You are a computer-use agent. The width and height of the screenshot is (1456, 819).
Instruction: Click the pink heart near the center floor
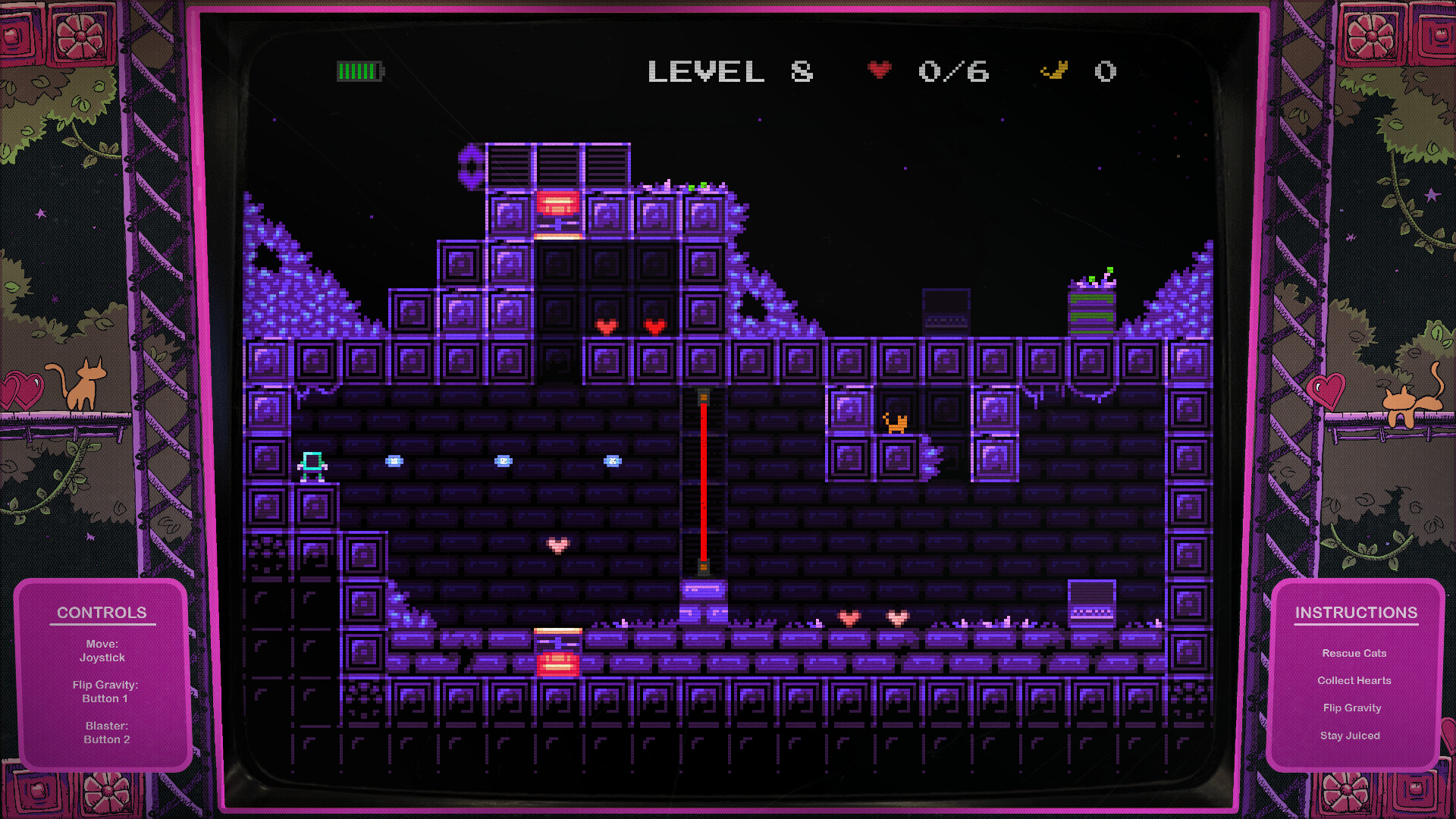click(559, 544)
